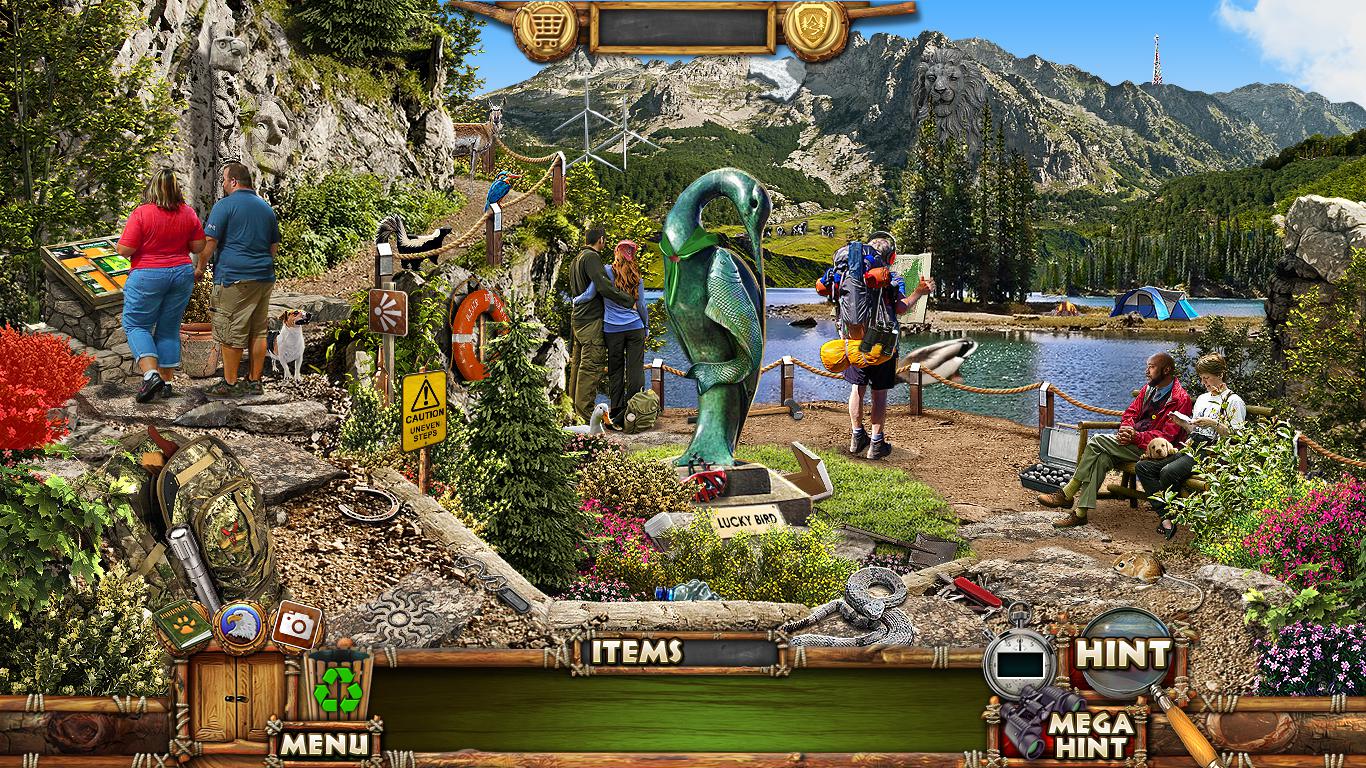Screen dimensions: 1366x768
Task: Open the green Journal book
Action: pos(182,625)
